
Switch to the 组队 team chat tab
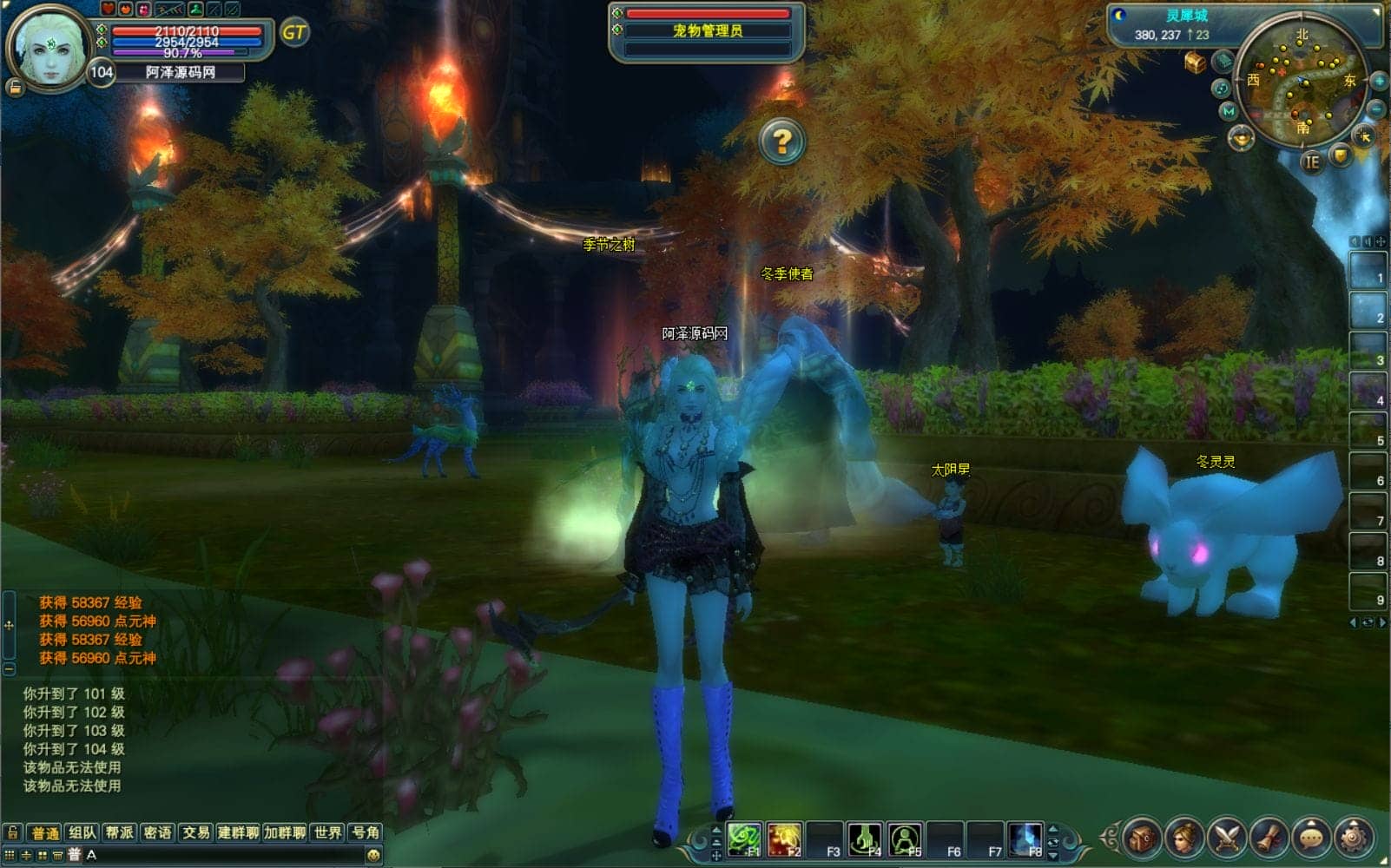pyautogui.click(x=82, y=832)
